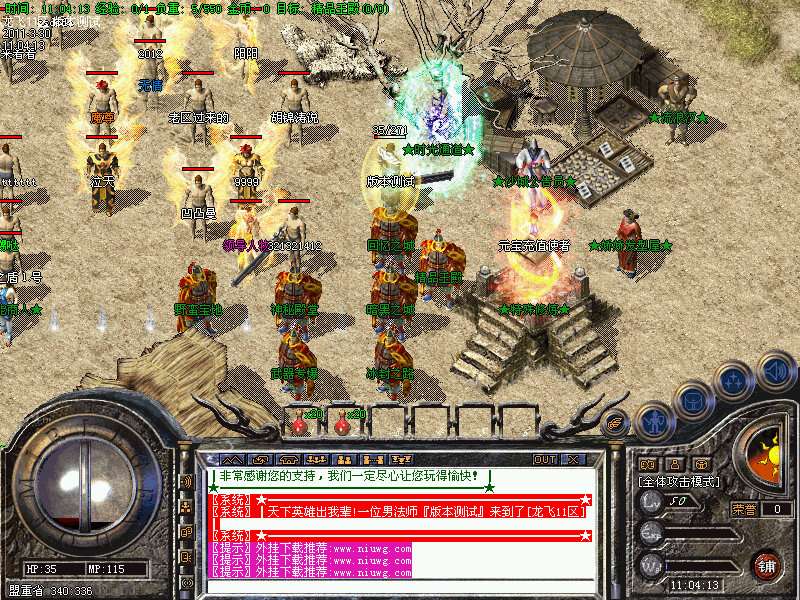The image size is (800, 600).
Task: Switch the 全体攻击模式 attack mode label
Action: click(680, 481)
